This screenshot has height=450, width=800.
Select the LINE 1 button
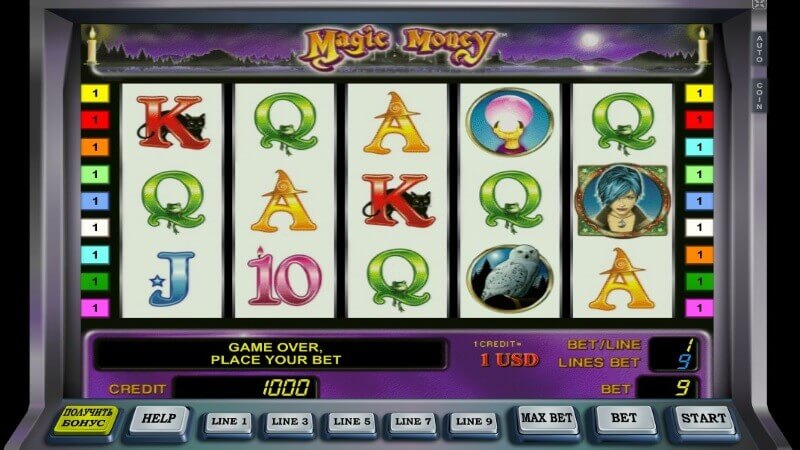[229, 422]
